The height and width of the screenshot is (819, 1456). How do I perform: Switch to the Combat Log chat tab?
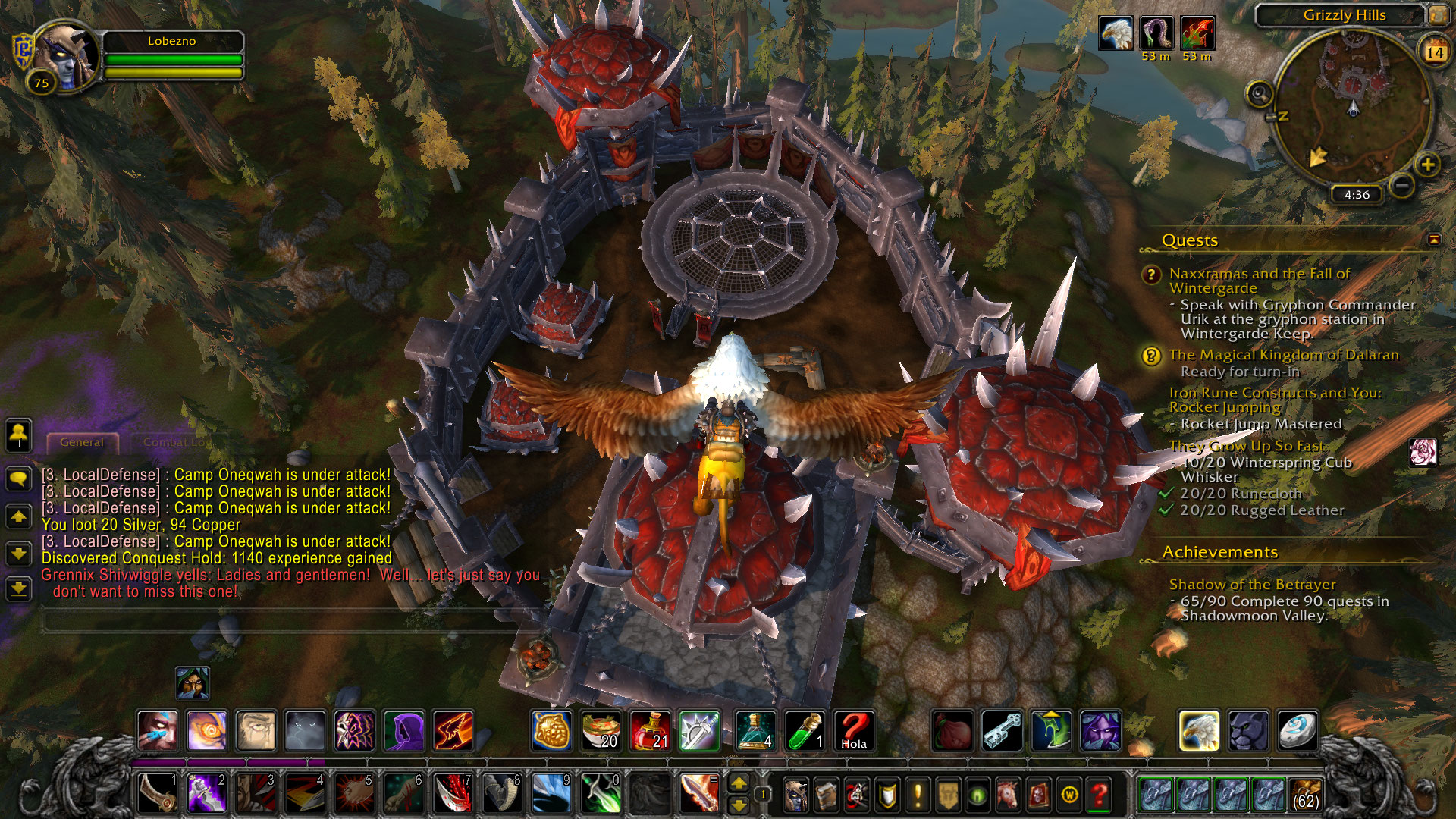pos(176,442)
